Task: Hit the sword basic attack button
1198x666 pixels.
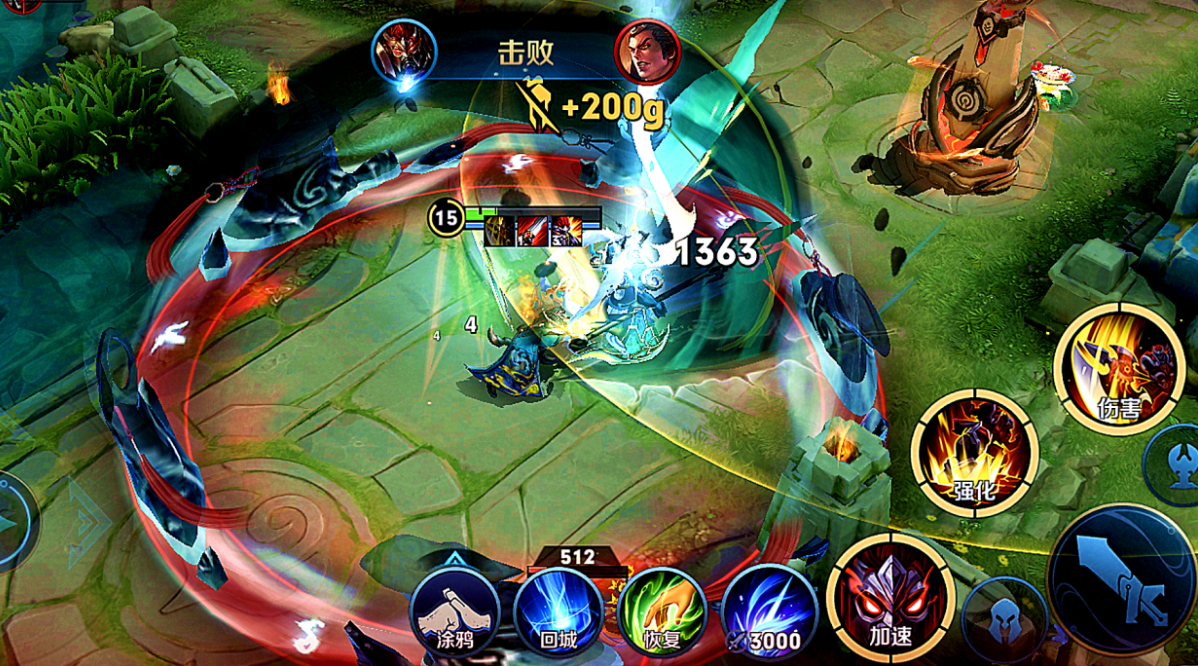Action: pyautogui.click(x=1122, y=580)
